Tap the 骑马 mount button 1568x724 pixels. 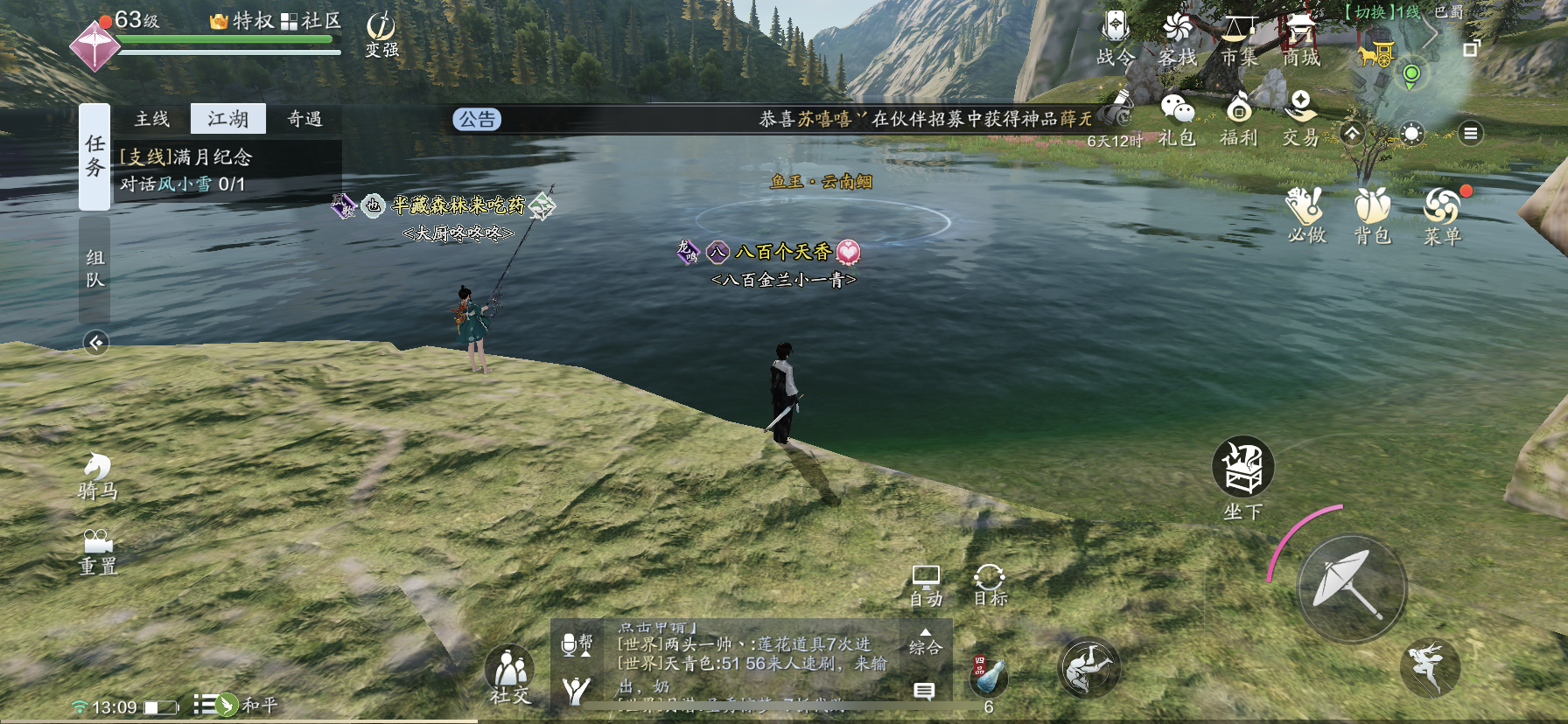[x=97, y=476]
